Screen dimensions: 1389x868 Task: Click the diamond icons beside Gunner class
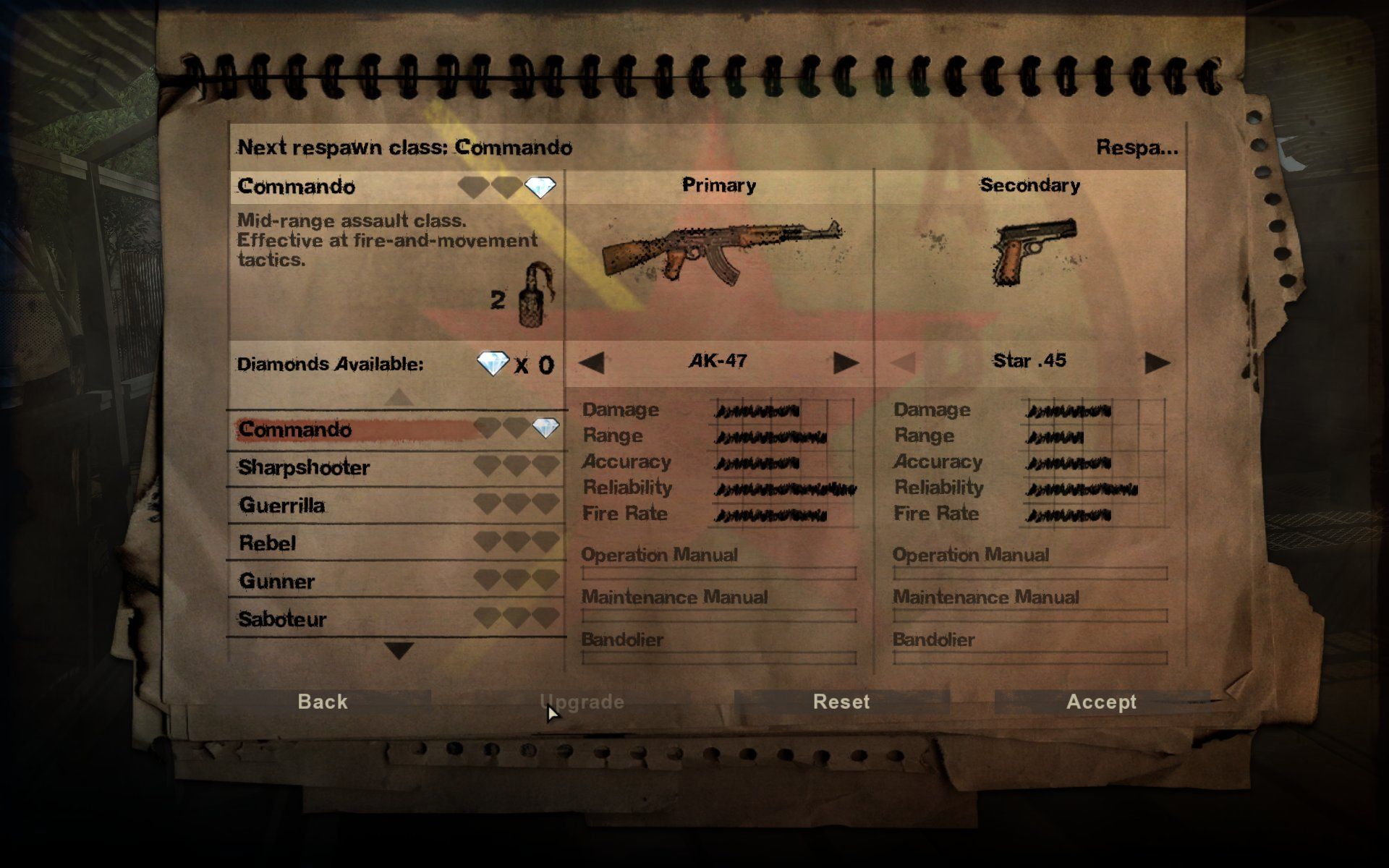pyautogui.click(x=514, y=580)
